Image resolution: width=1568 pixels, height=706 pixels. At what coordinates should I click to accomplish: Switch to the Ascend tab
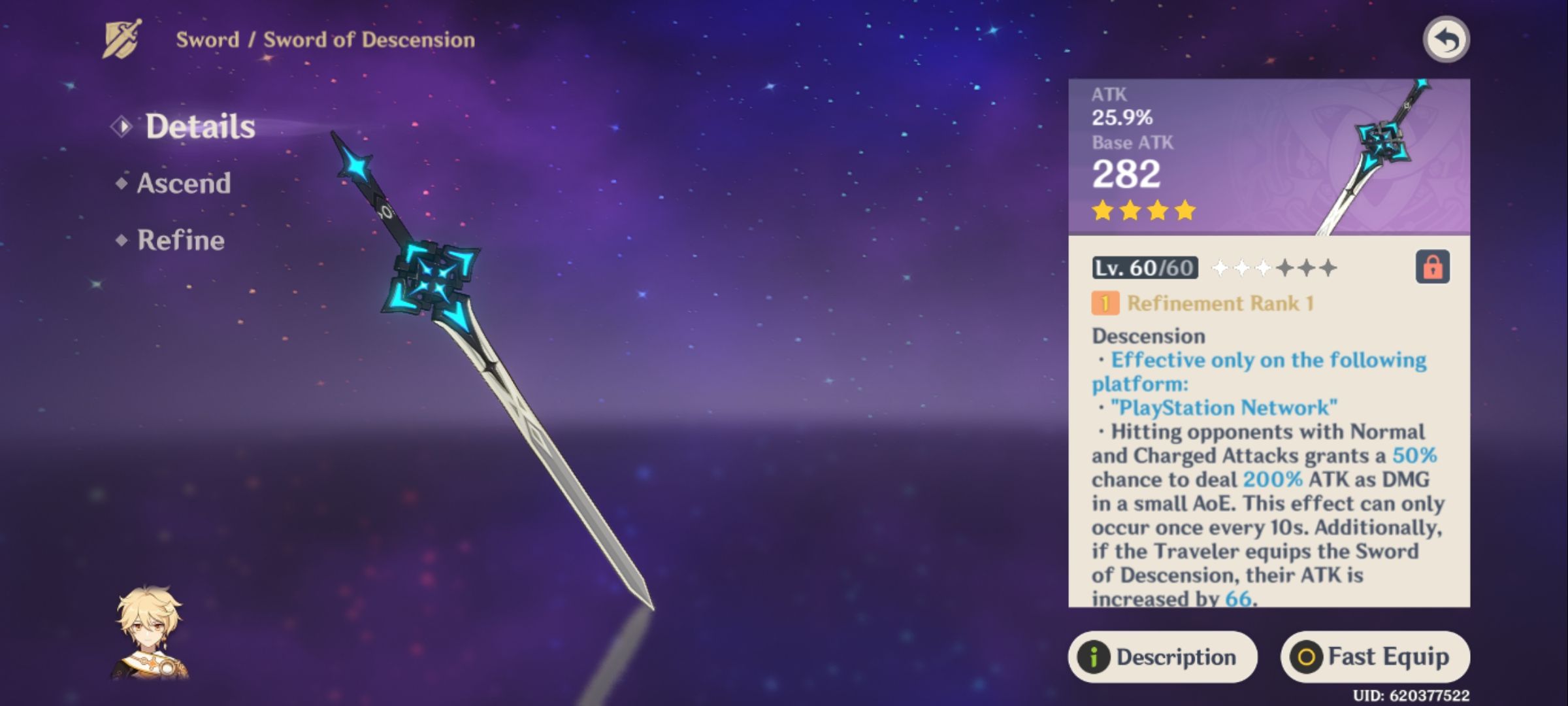(x=183, y=184)
